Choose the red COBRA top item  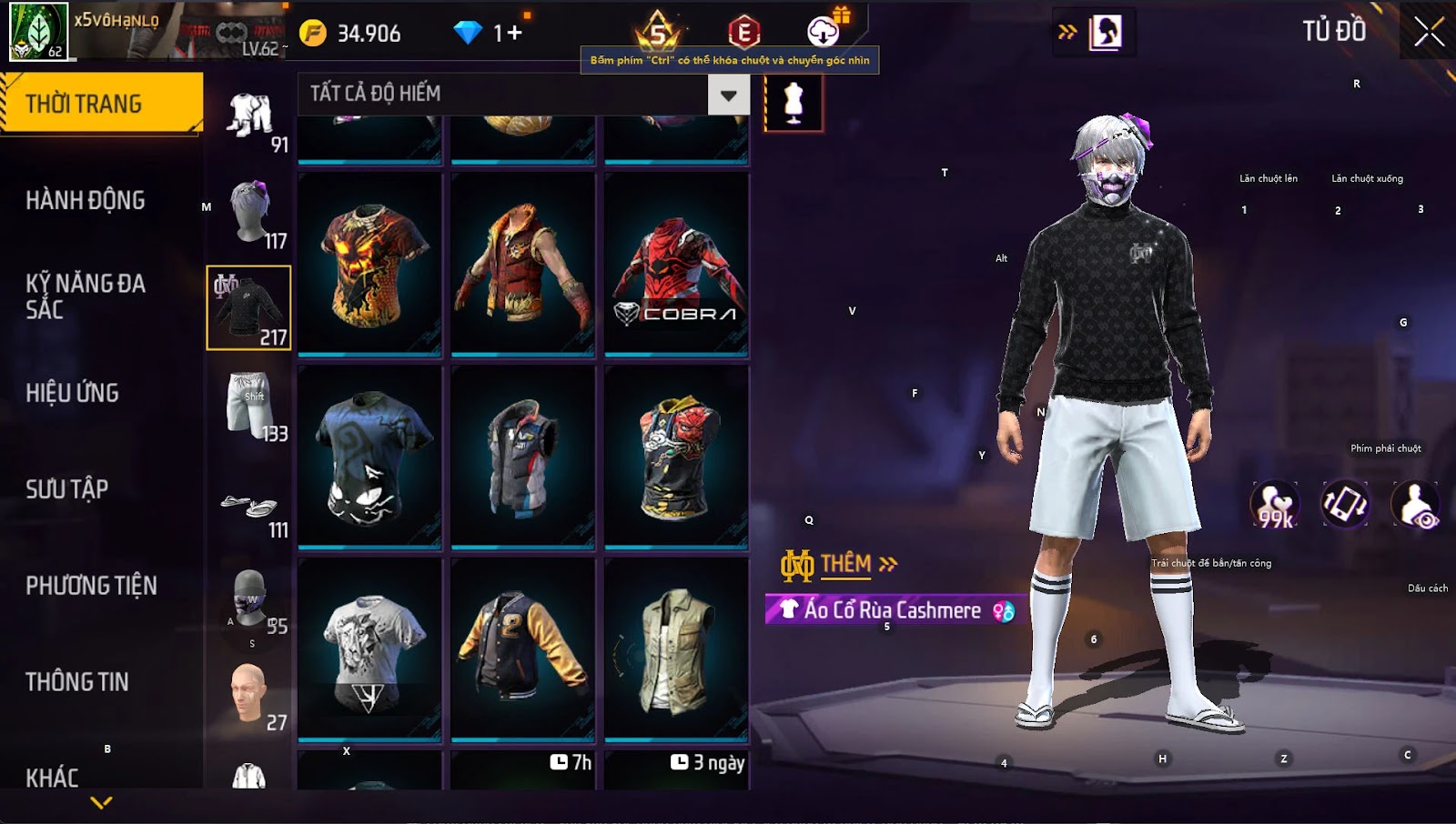(x=676, y=263)
